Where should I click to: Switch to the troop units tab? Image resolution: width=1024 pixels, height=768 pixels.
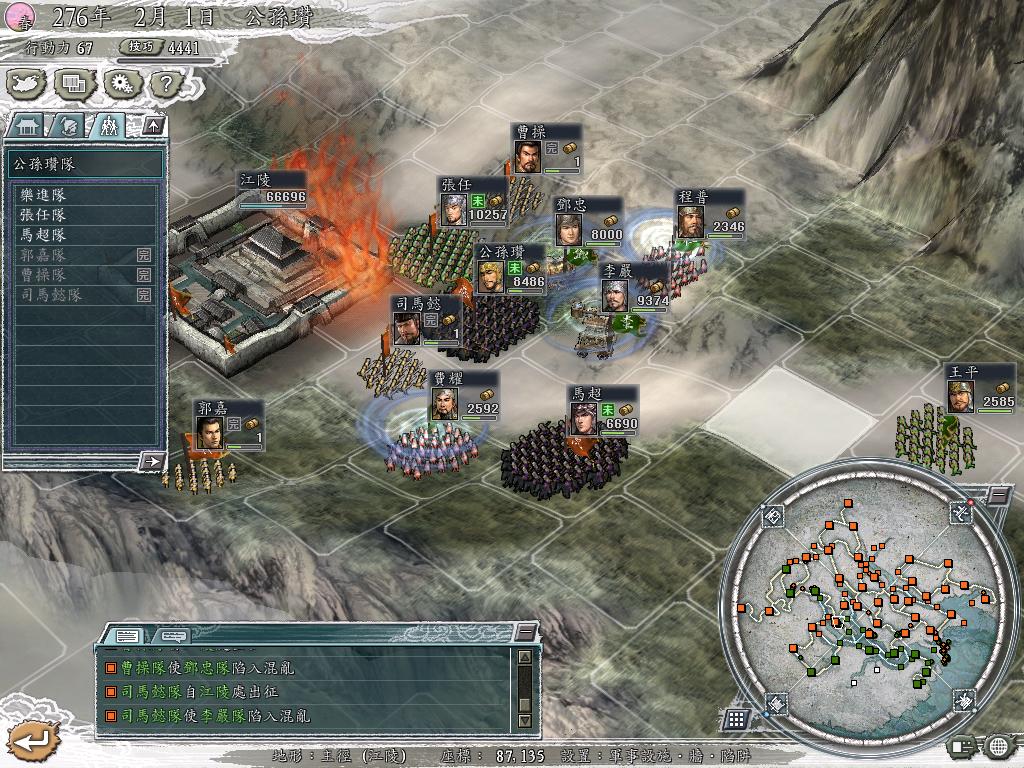coord(106,126)
